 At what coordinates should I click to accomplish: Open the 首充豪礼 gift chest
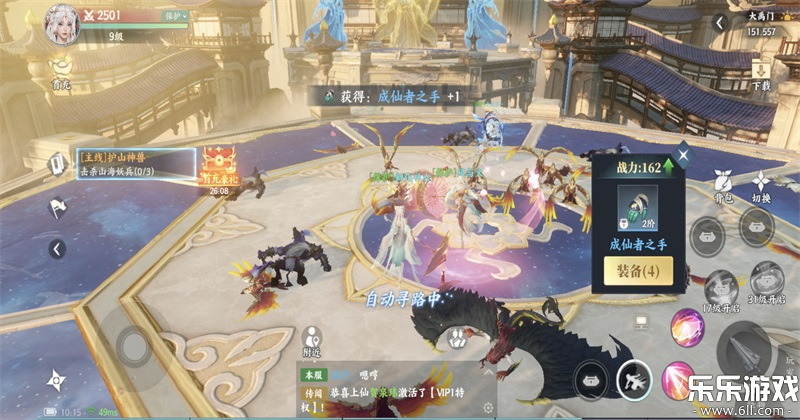coord(217,166)
